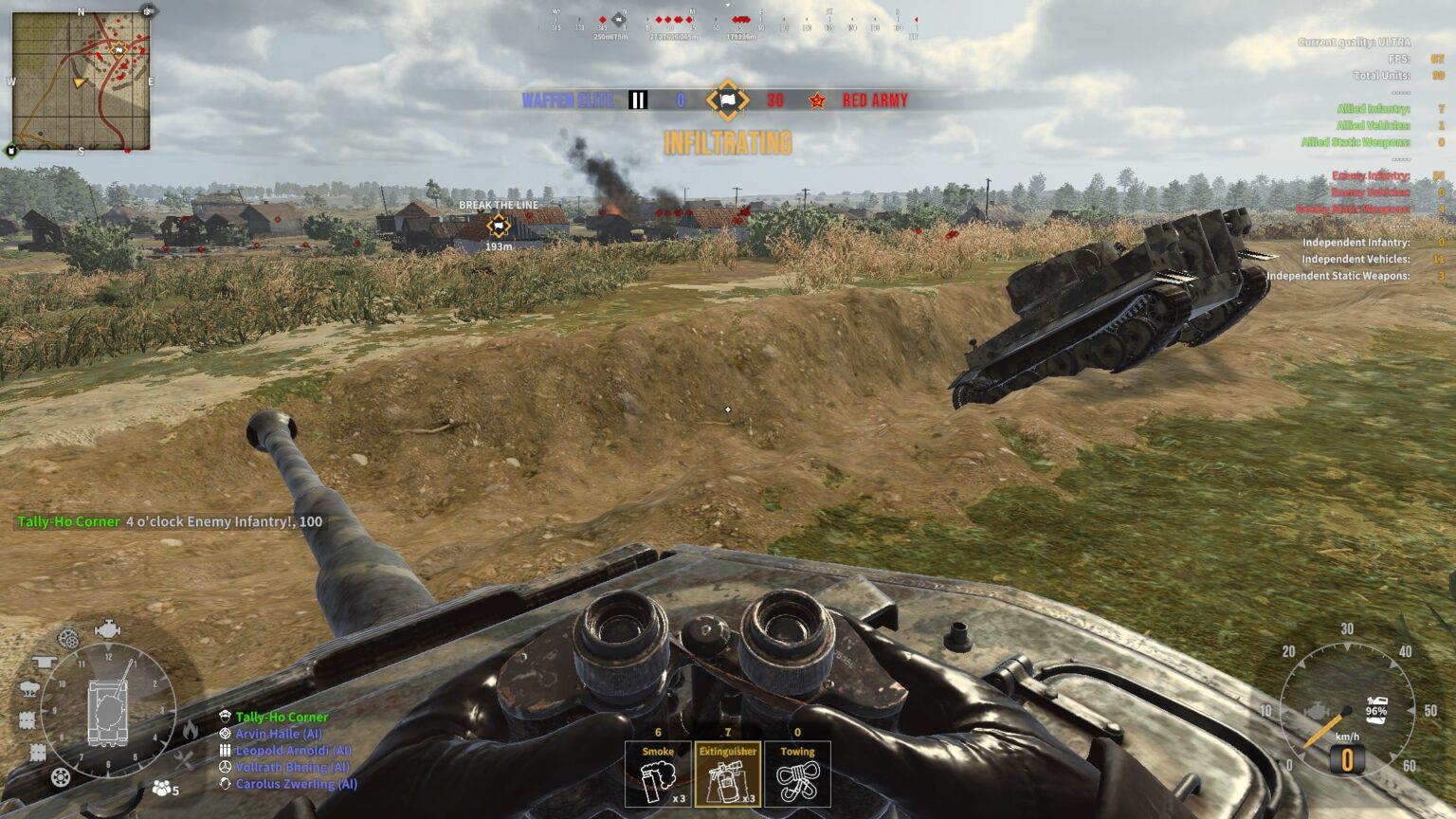Click the repair tools icon beside the clock dial

pos(183,760)
